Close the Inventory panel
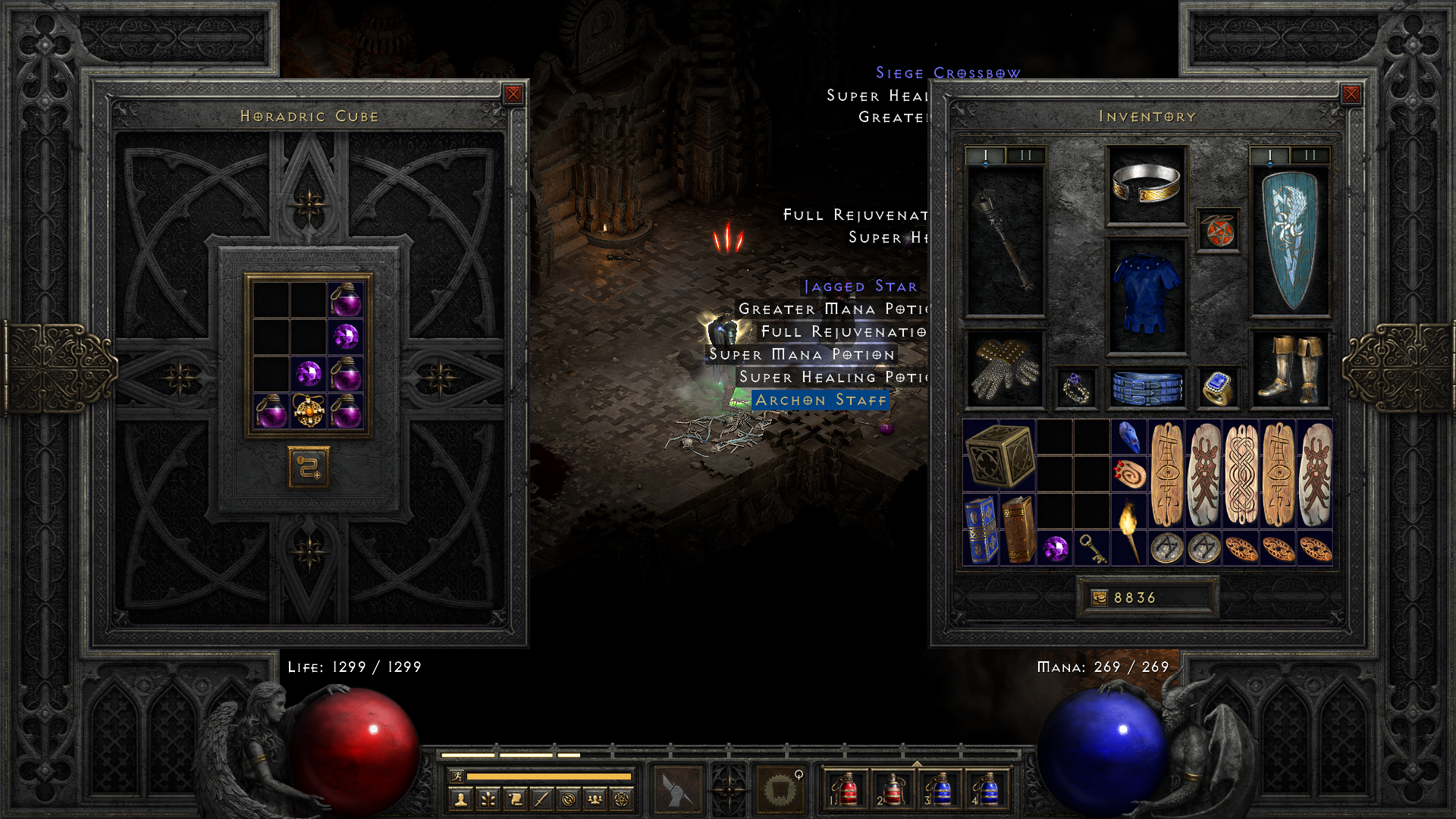Viewport: 1456px width, 819px height. click(1351, 94)
